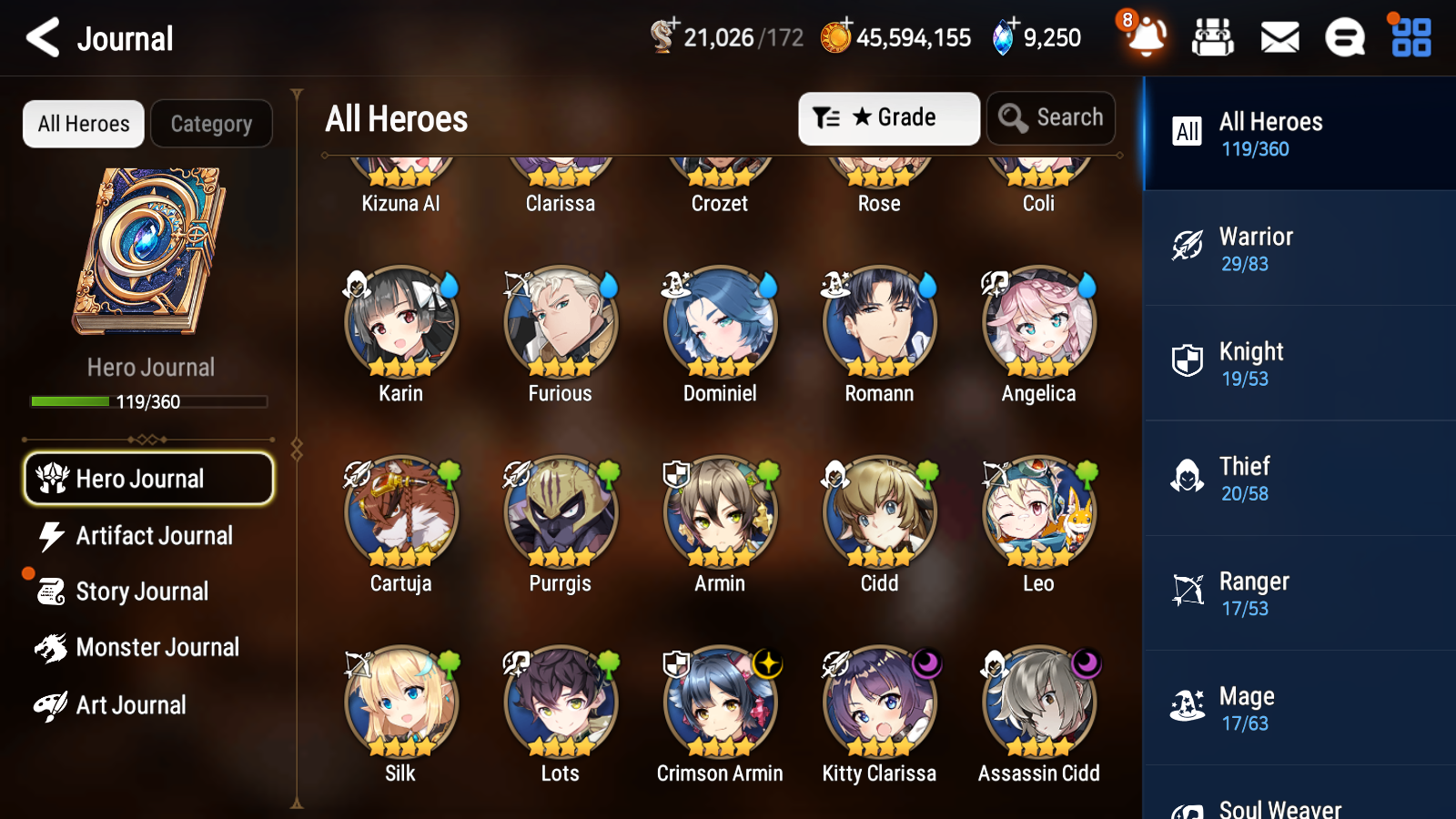This screenshot has height=819, width=1456.
Task: Open the Grade sort dropdown
Action: (888, 117)
